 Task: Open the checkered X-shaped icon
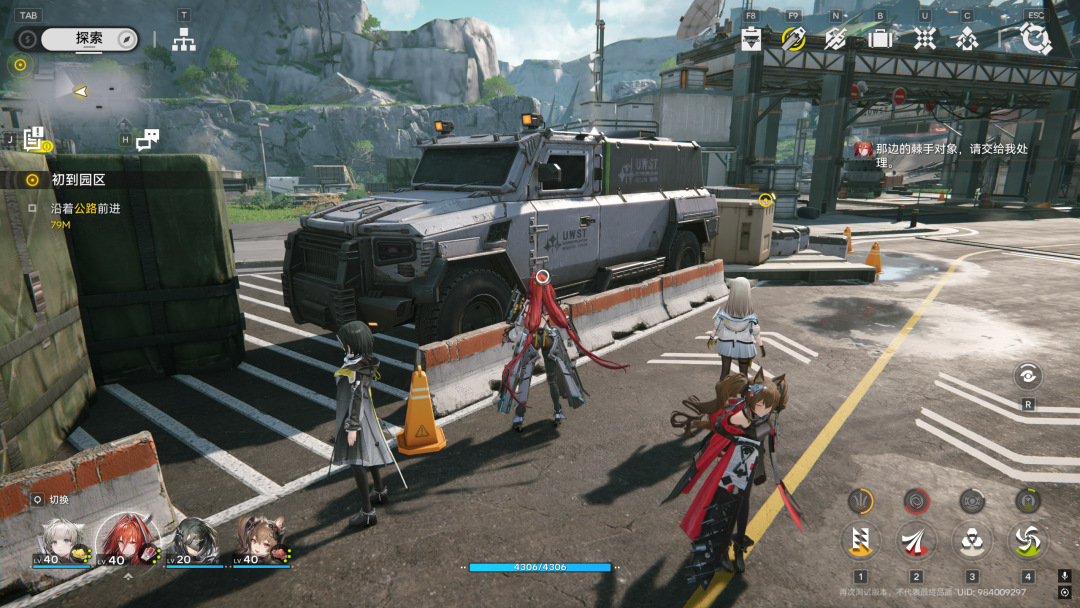(925, 39)
